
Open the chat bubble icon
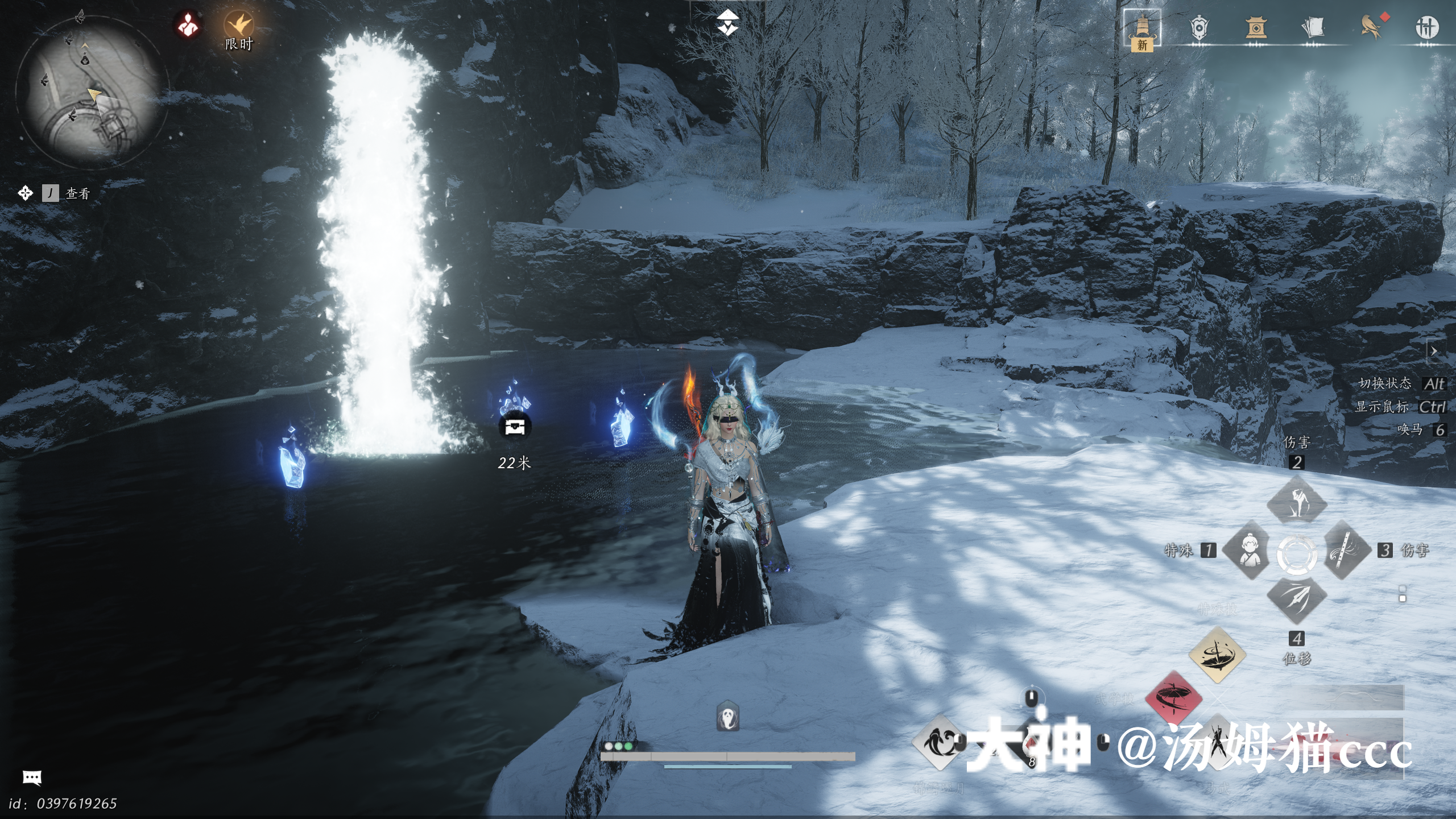click(x=32, y=777)
